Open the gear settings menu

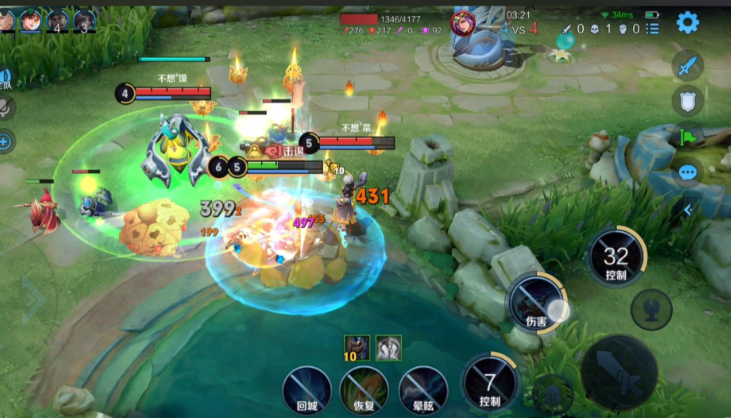point(687,22)
